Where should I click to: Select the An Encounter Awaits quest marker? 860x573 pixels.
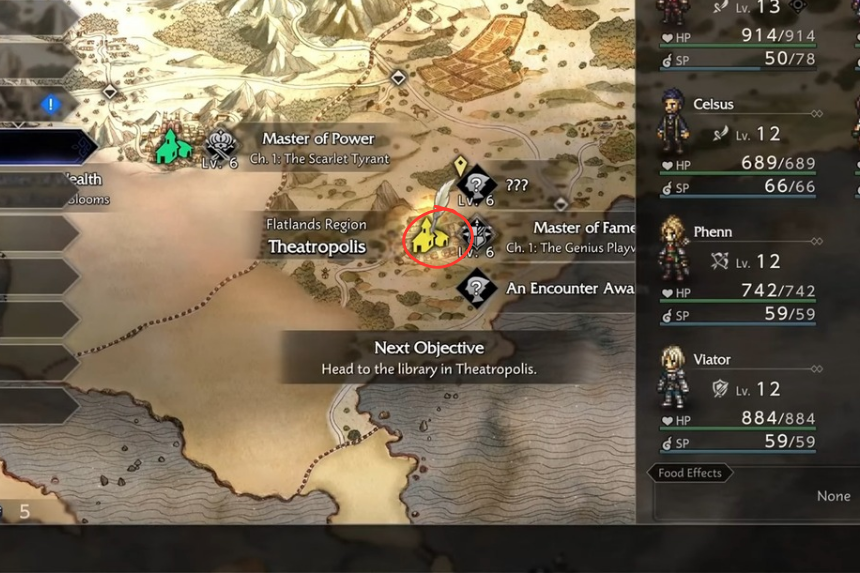point(477,288)
